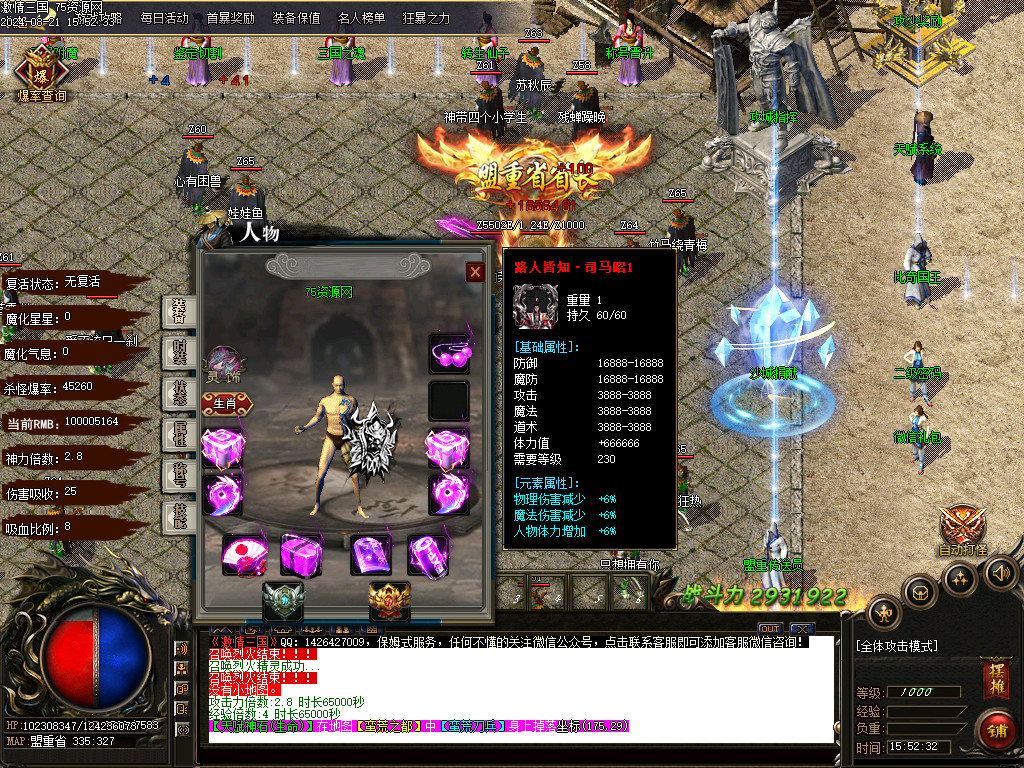Viewport: 1024px width, 768px height.
Task: Open the 称号 title tab
Action: [179, 475]
